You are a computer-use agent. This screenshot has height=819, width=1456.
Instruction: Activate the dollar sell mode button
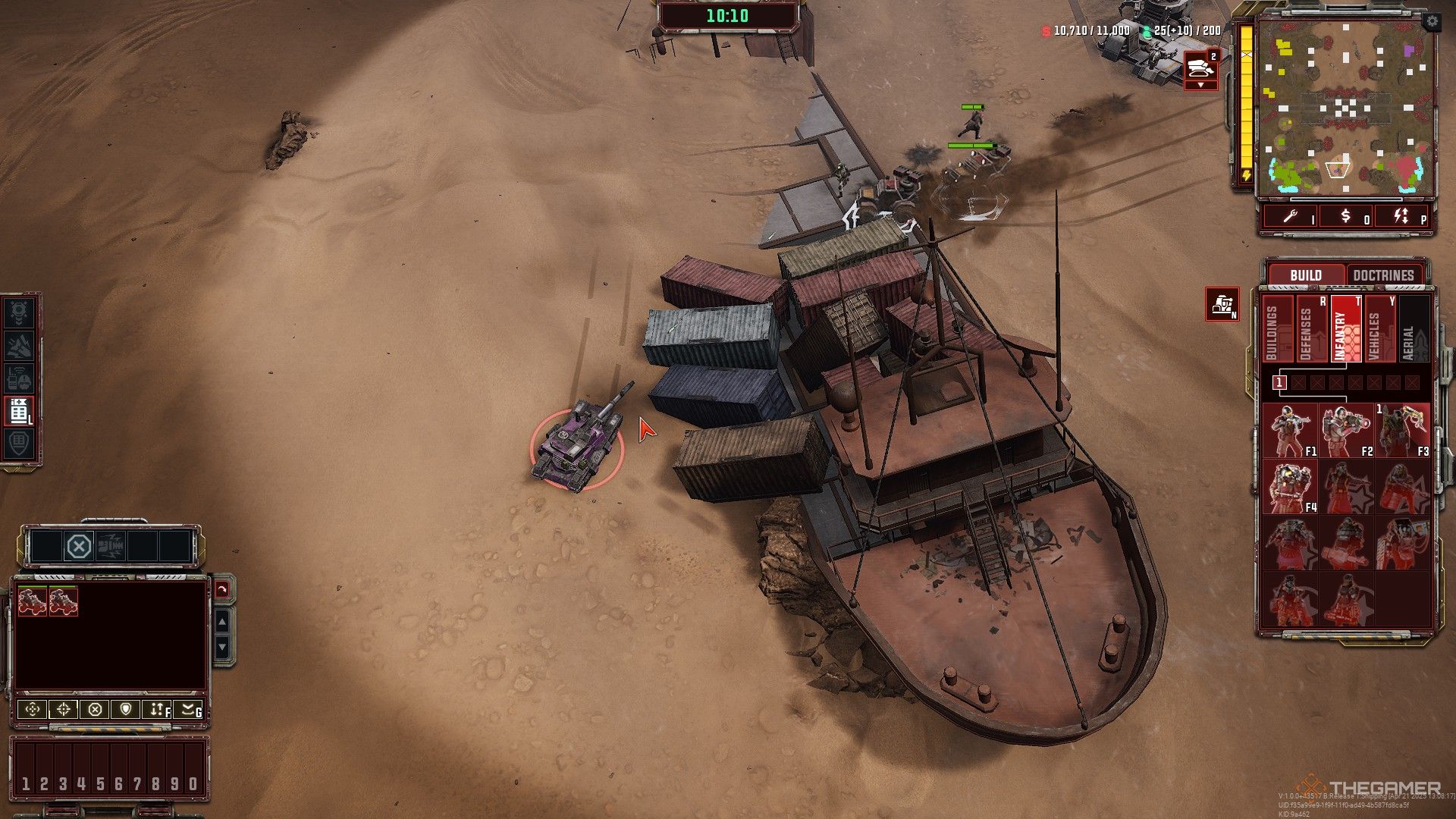pyautogui.click(x=1346, y=217)
